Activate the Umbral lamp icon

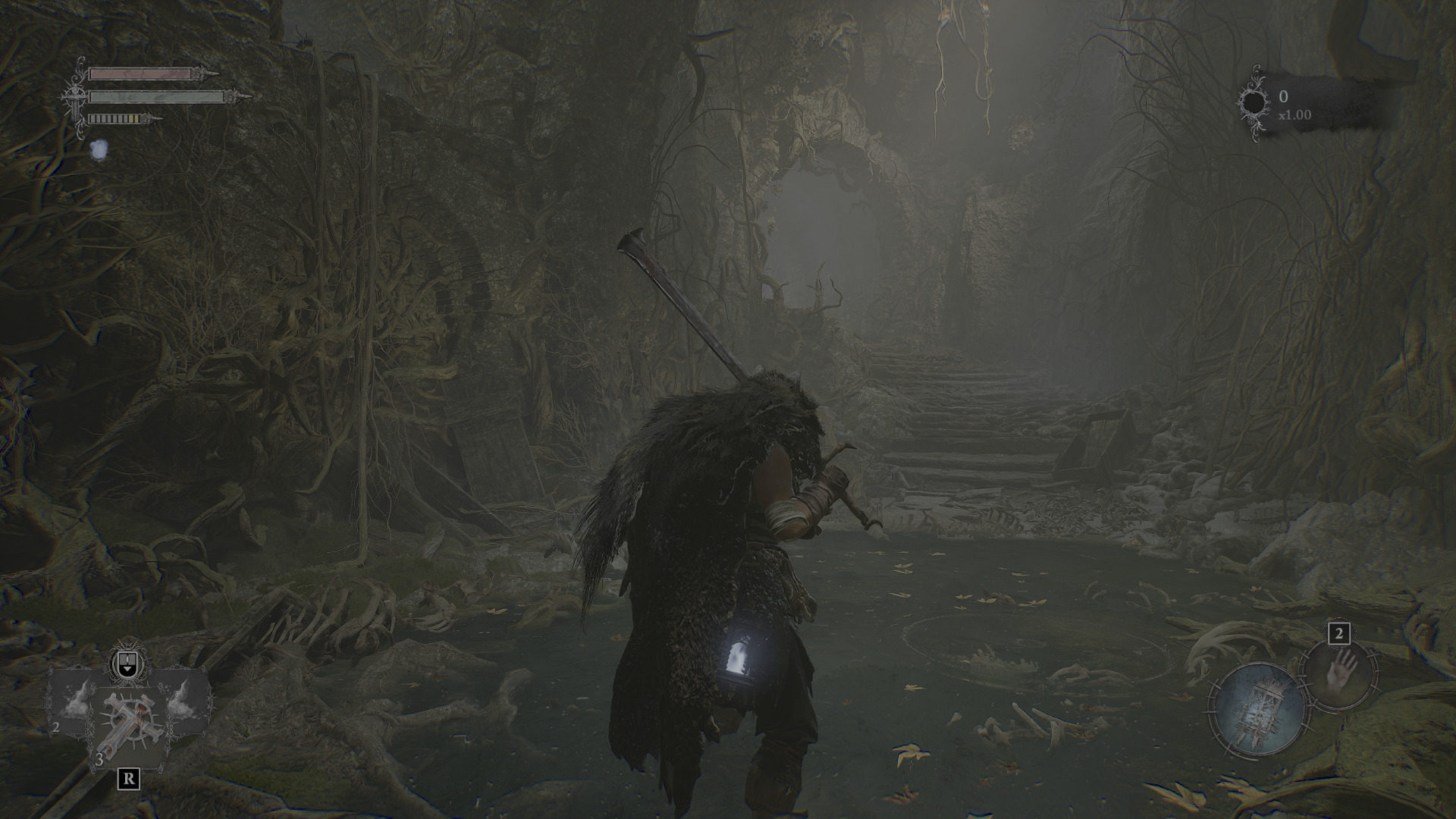1258,708
